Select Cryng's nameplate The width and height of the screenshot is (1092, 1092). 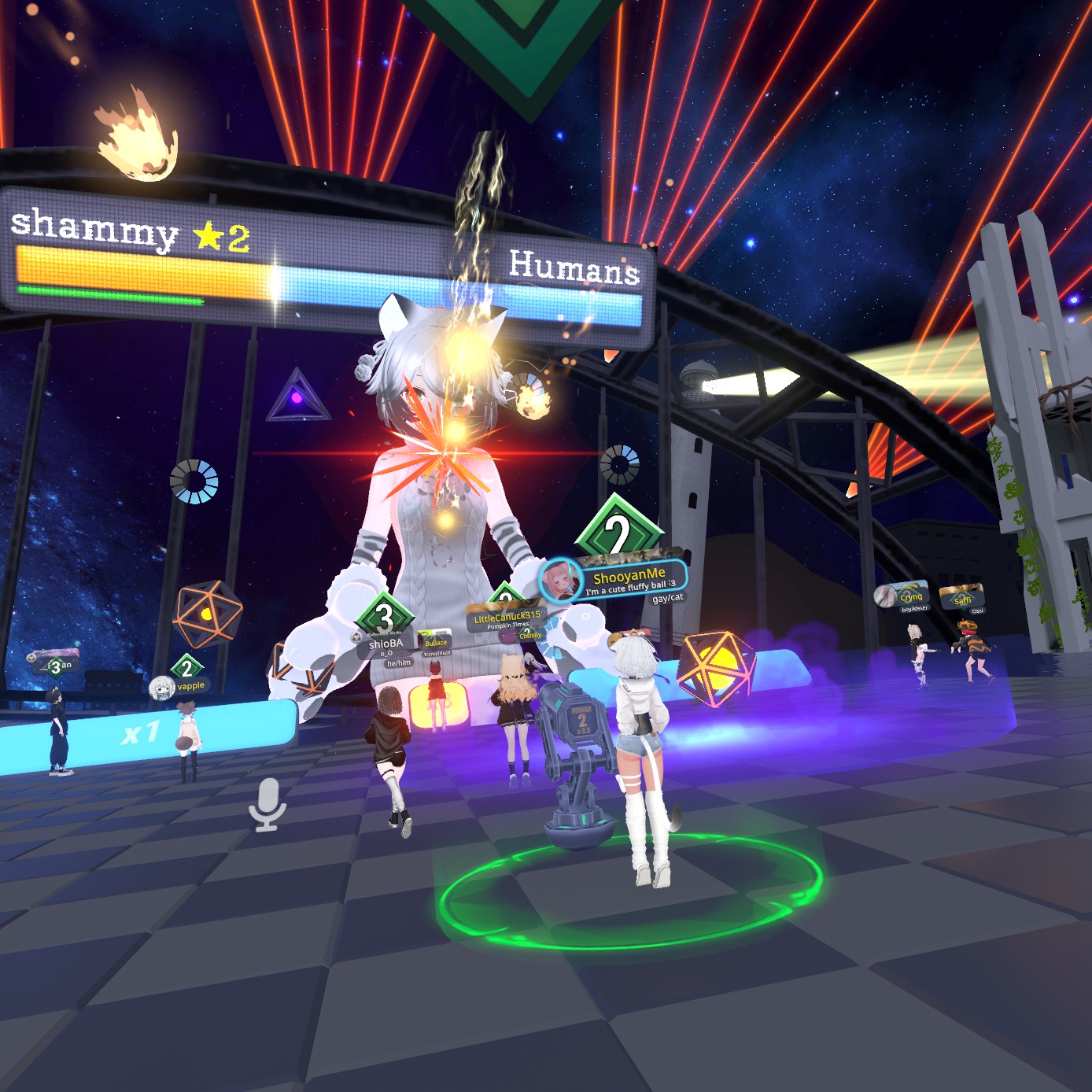911,596
